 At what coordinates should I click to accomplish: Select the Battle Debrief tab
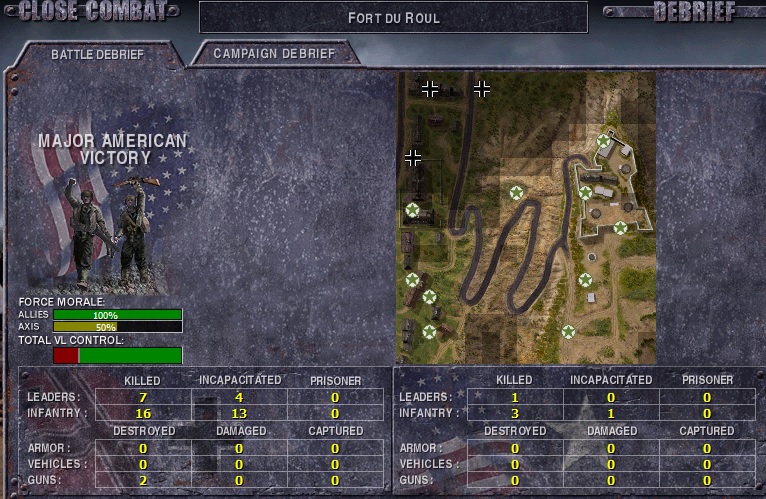coord(96,54)
